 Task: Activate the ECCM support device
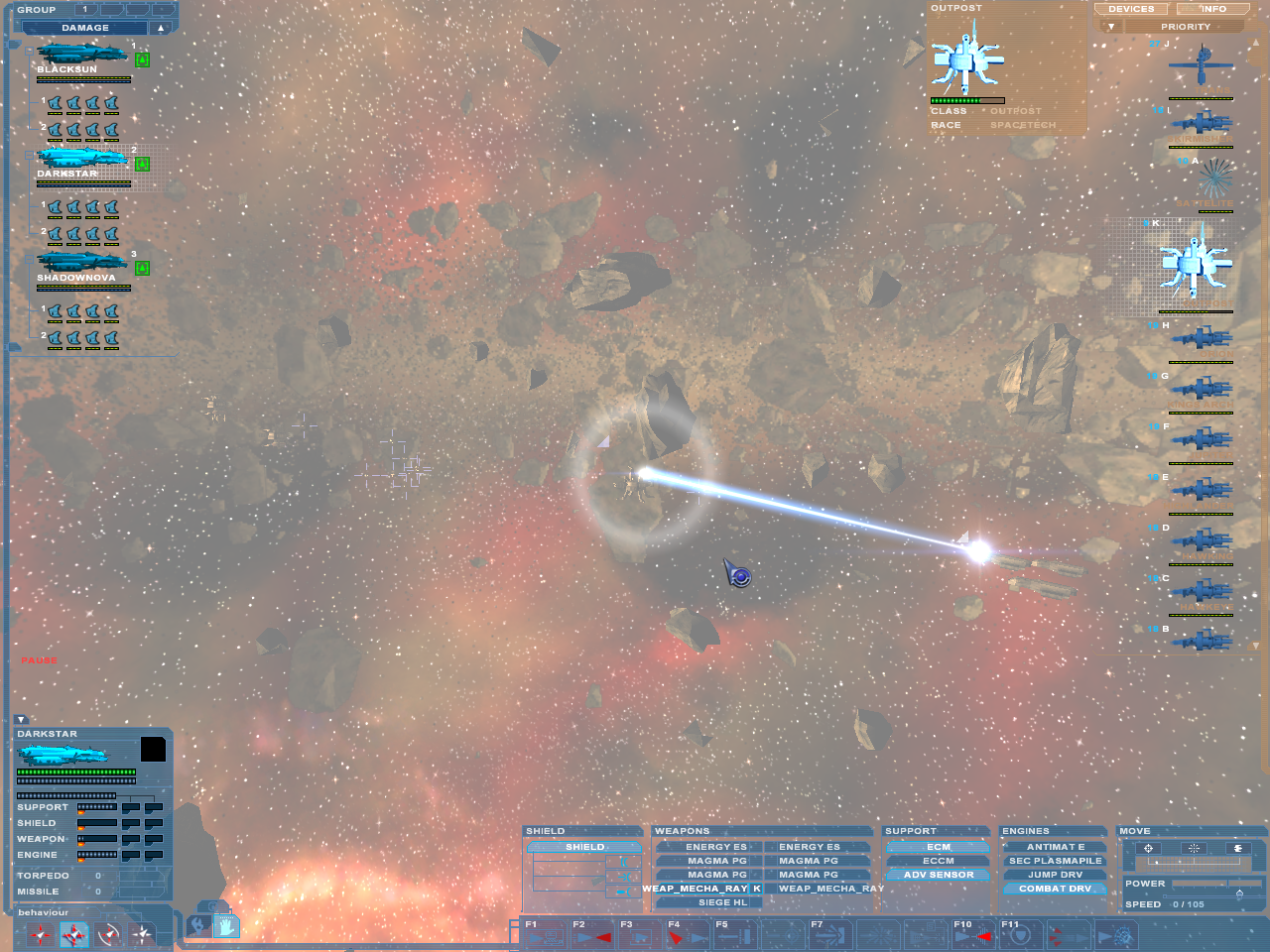[x=939, y=861]
